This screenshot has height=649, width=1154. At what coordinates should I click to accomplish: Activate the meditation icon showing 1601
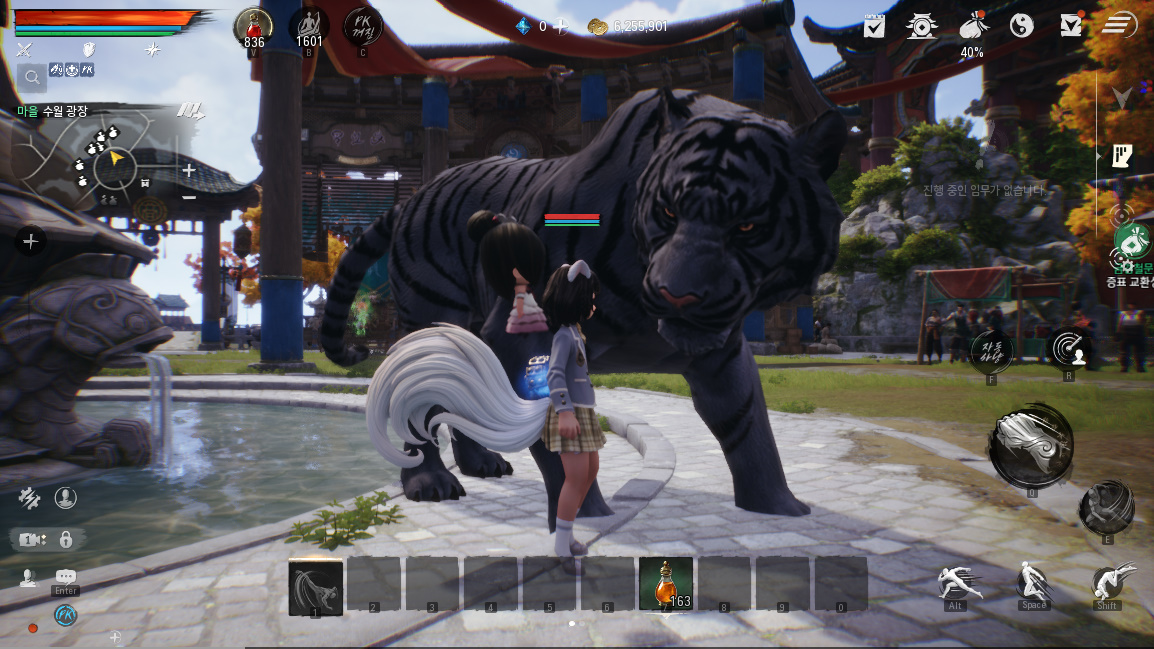[309, 26]
